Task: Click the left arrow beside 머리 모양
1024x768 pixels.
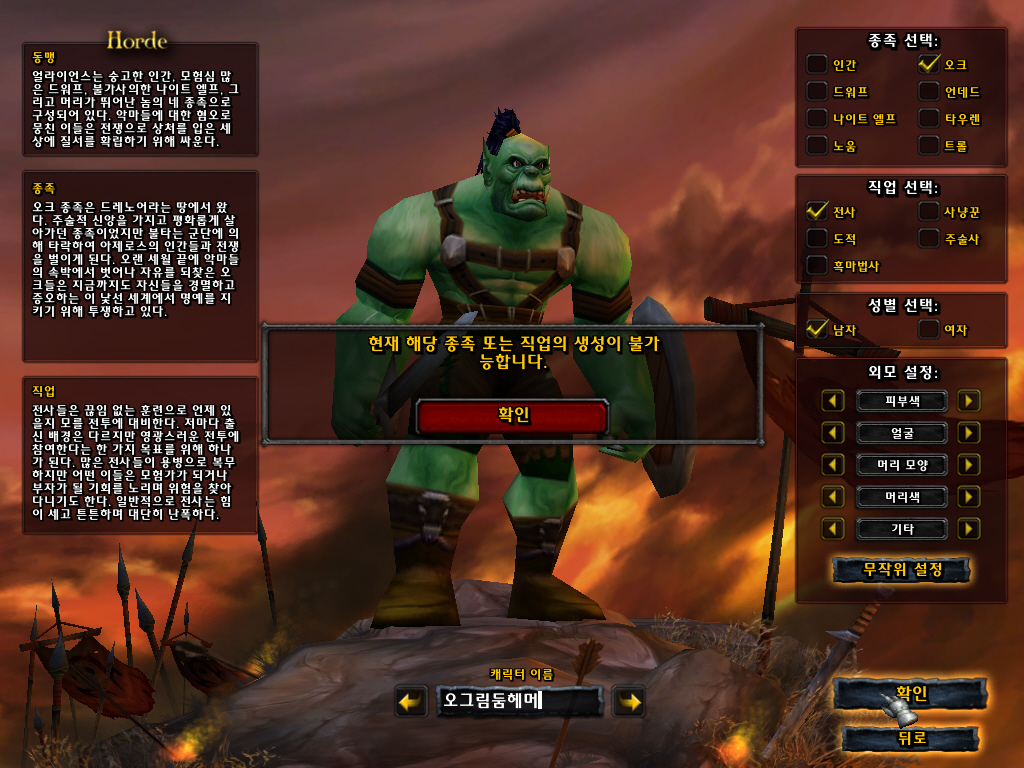Action: pos(833,465)
